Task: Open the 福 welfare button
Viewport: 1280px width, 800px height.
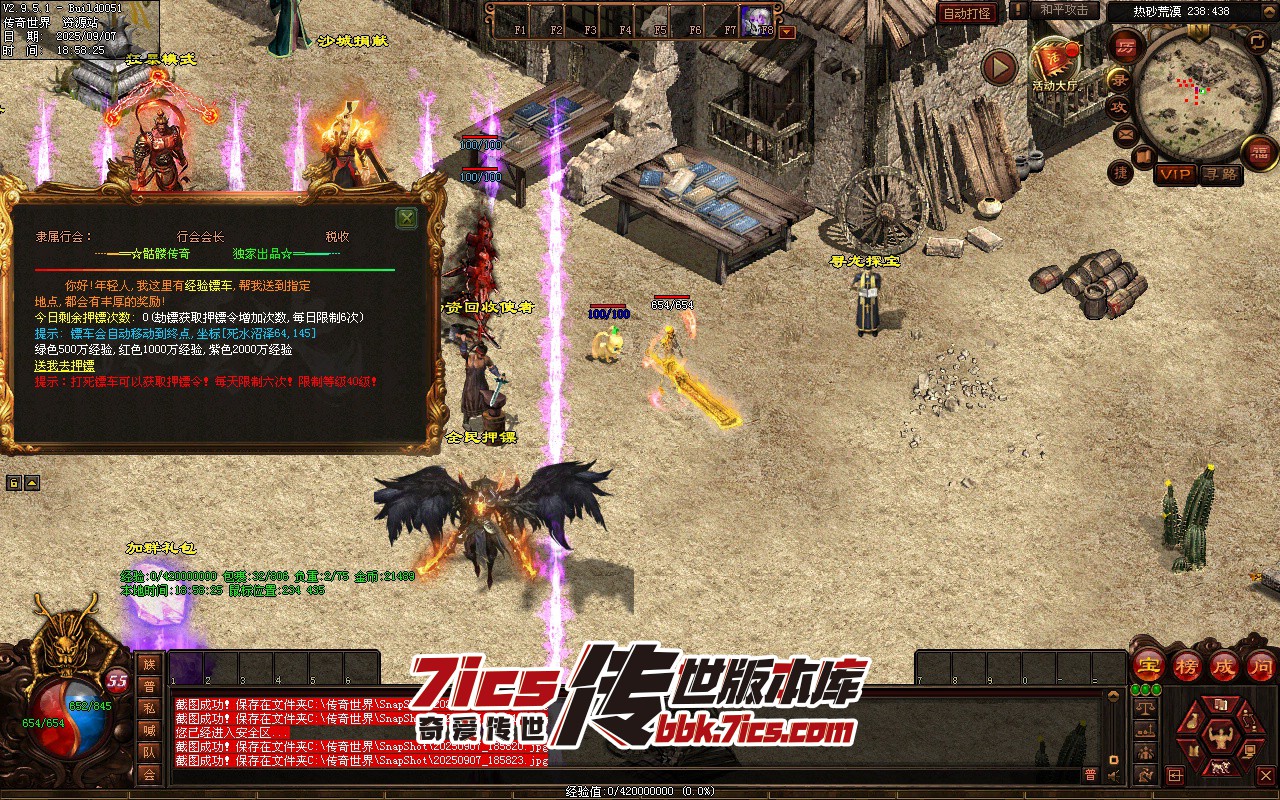Action: coord(1260,151)
